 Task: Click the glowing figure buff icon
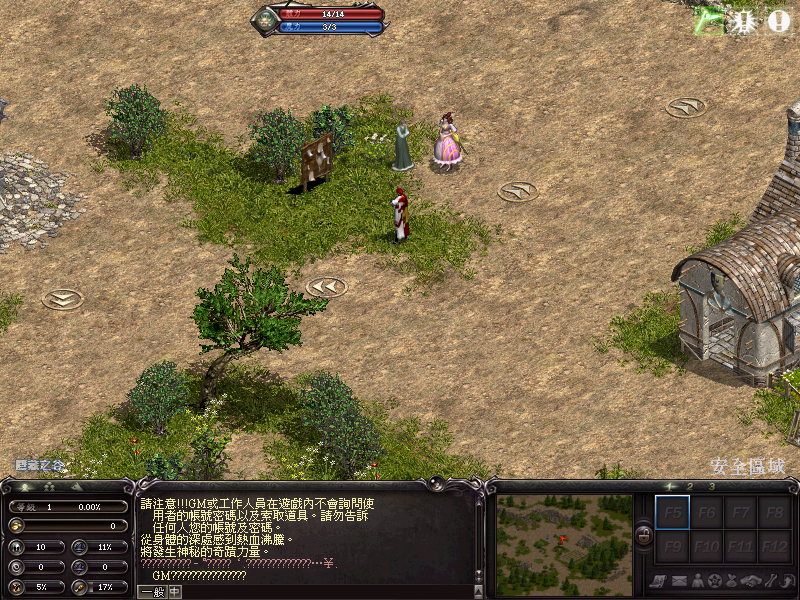(x=742, y=21)
